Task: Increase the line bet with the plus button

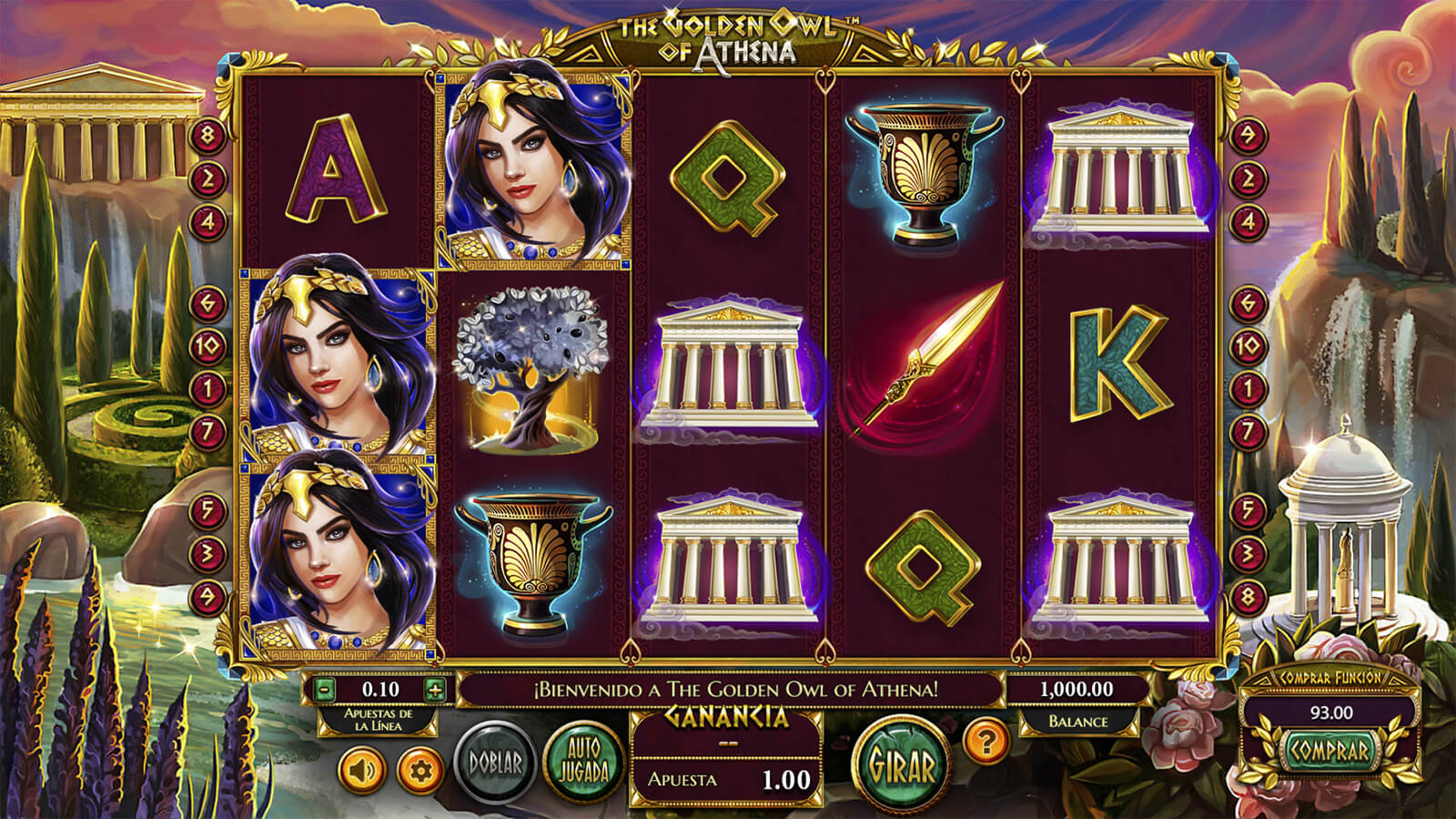Action: click(435, 689)
